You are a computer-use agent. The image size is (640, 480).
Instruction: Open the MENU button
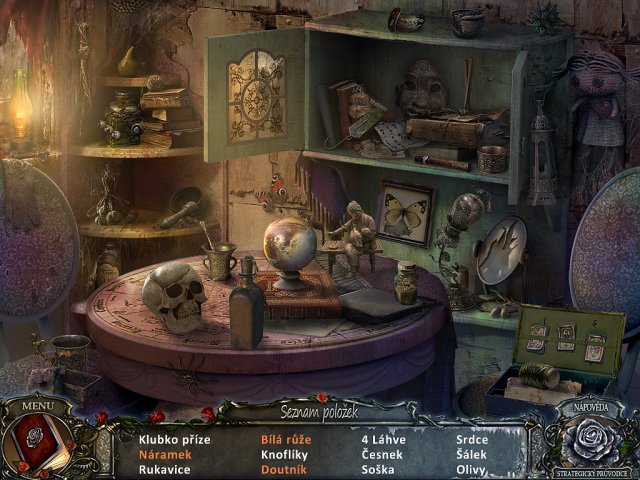click(39, 407)
